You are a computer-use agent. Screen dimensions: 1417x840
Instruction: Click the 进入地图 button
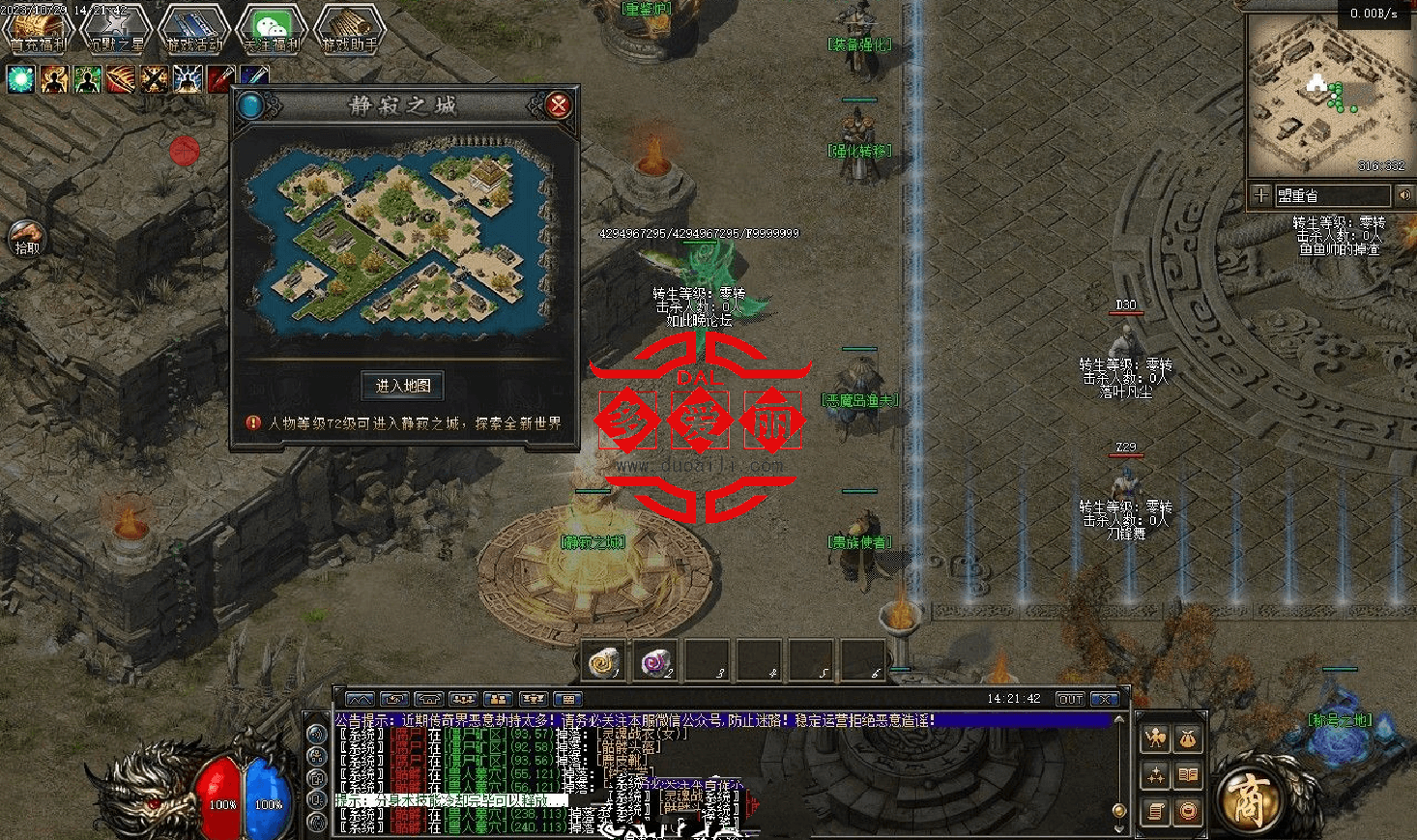pyautogui.click(x=403, y=386)
